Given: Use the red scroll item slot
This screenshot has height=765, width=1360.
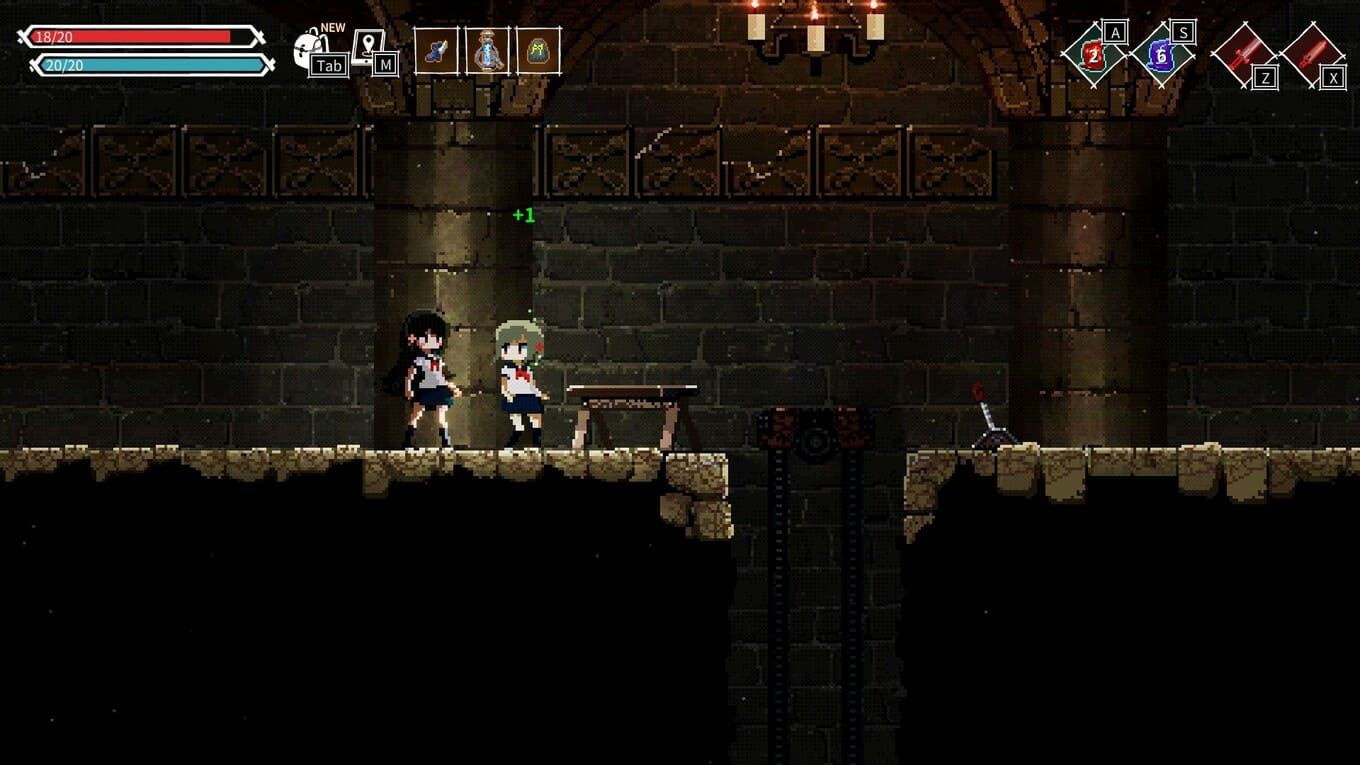Looking at the screenshot, I should (x=1094, y=55).
